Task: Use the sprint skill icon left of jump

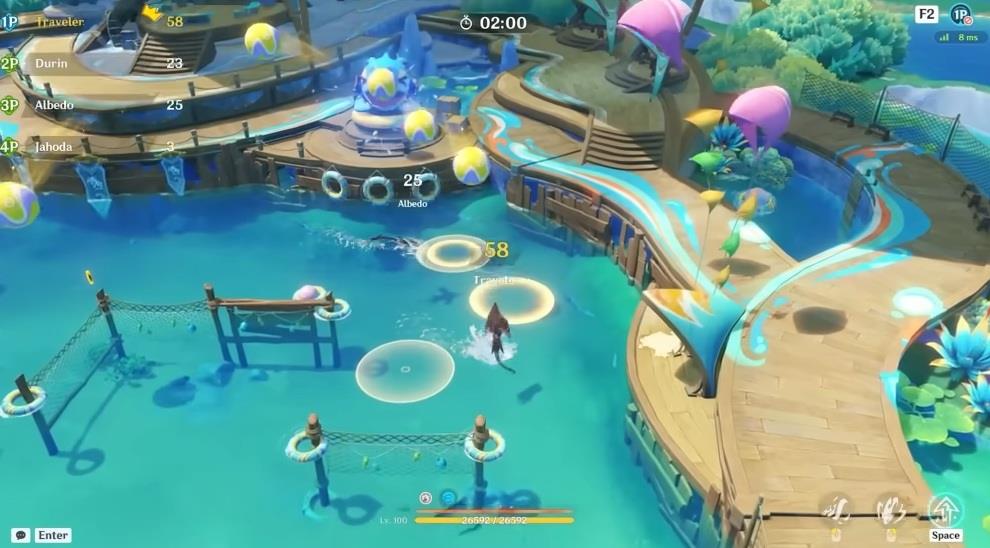Action: pyautogui.click(x=891, y=511)
